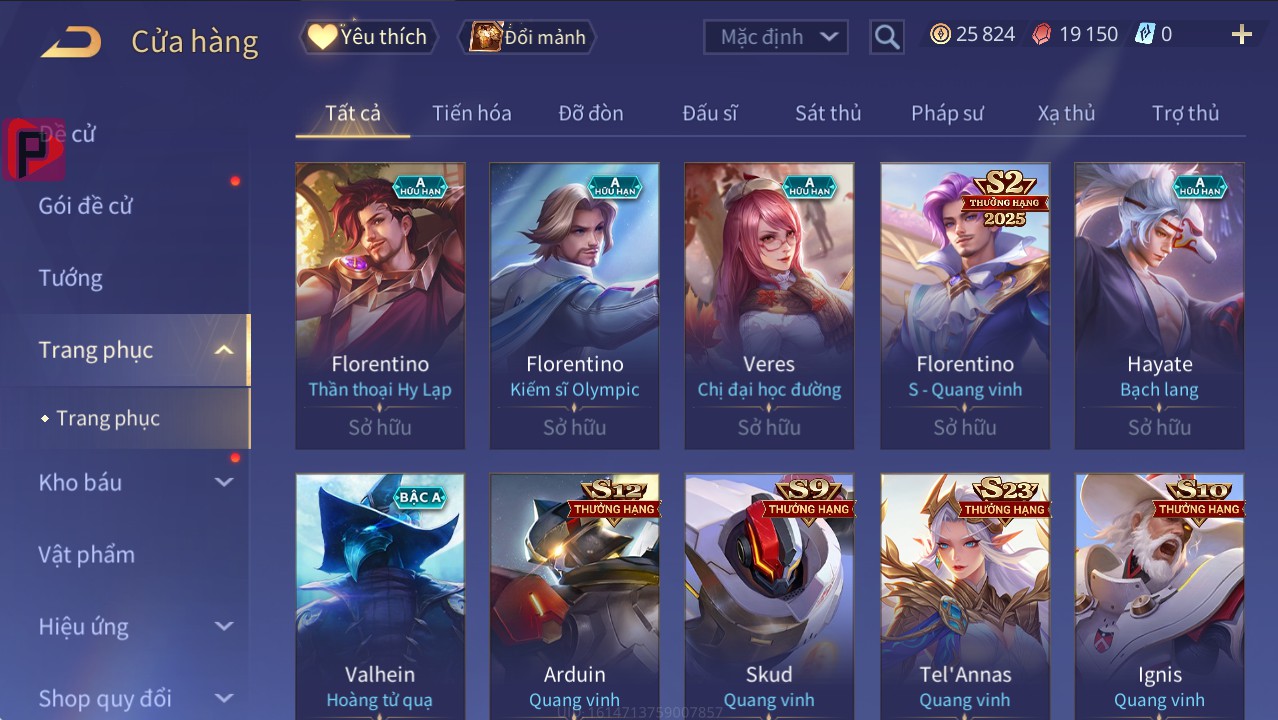Click the magnifying glass search button
The width and height of the screenshot is (1278, 720).
click(x=886, y=37)
